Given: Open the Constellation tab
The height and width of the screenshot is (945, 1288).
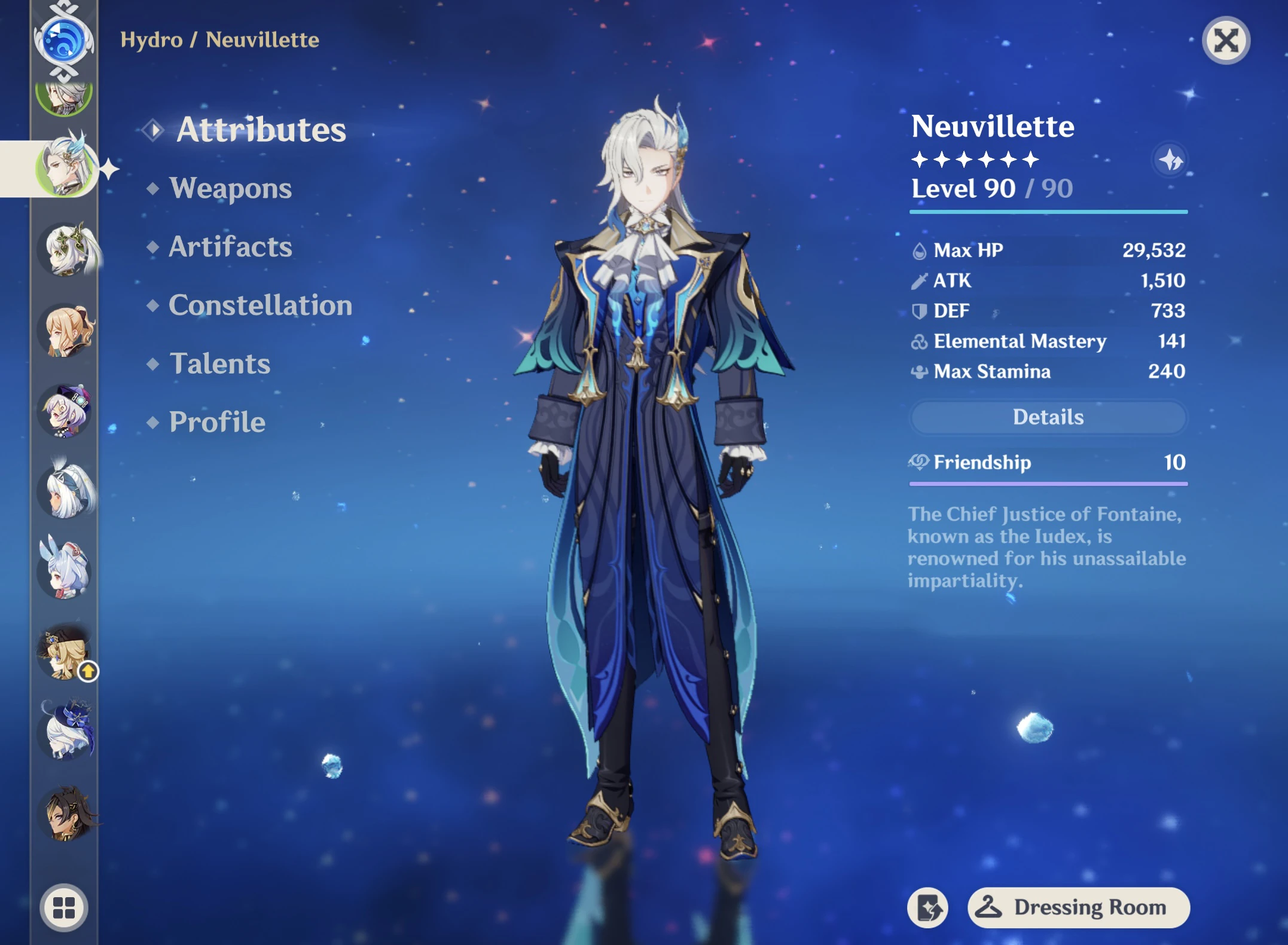Looking at the screenshot, I should click(x=261, y=305).
